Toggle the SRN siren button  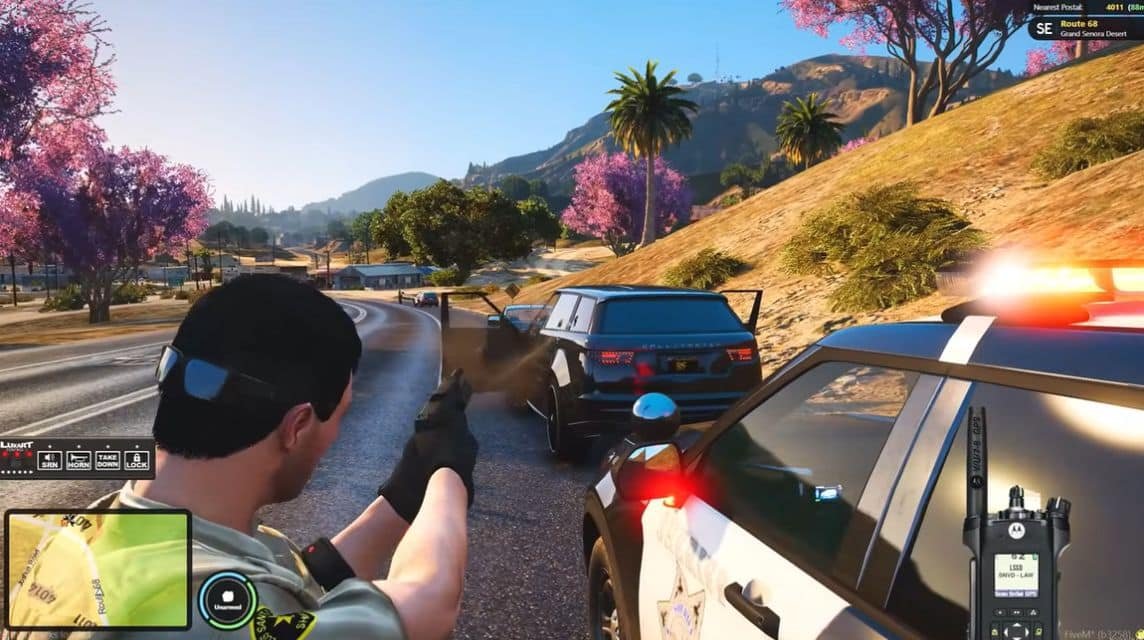[49, 460]
